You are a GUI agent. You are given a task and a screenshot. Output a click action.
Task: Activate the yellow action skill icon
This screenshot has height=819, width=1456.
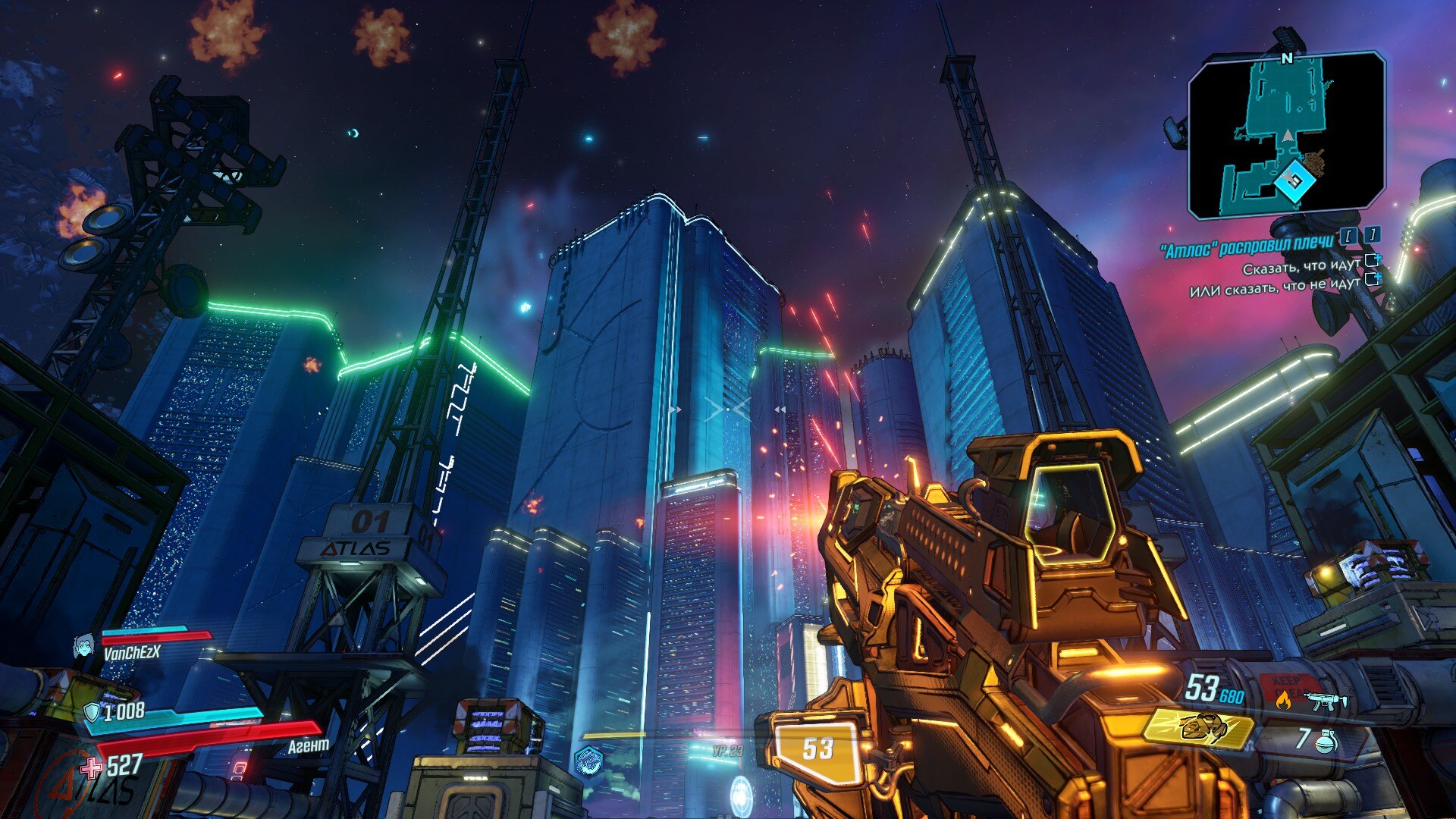[x=1198, y=729]
